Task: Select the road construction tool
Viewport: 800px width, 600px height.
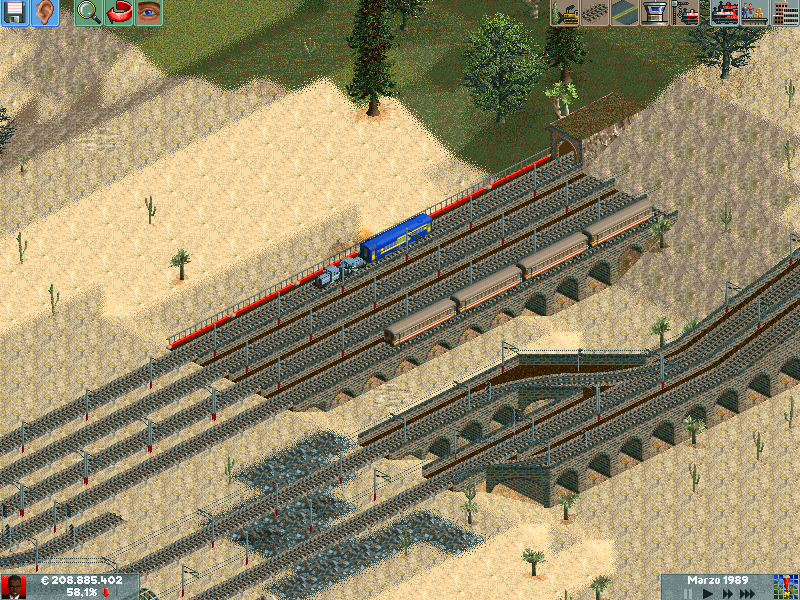Action: click(625, 13)
